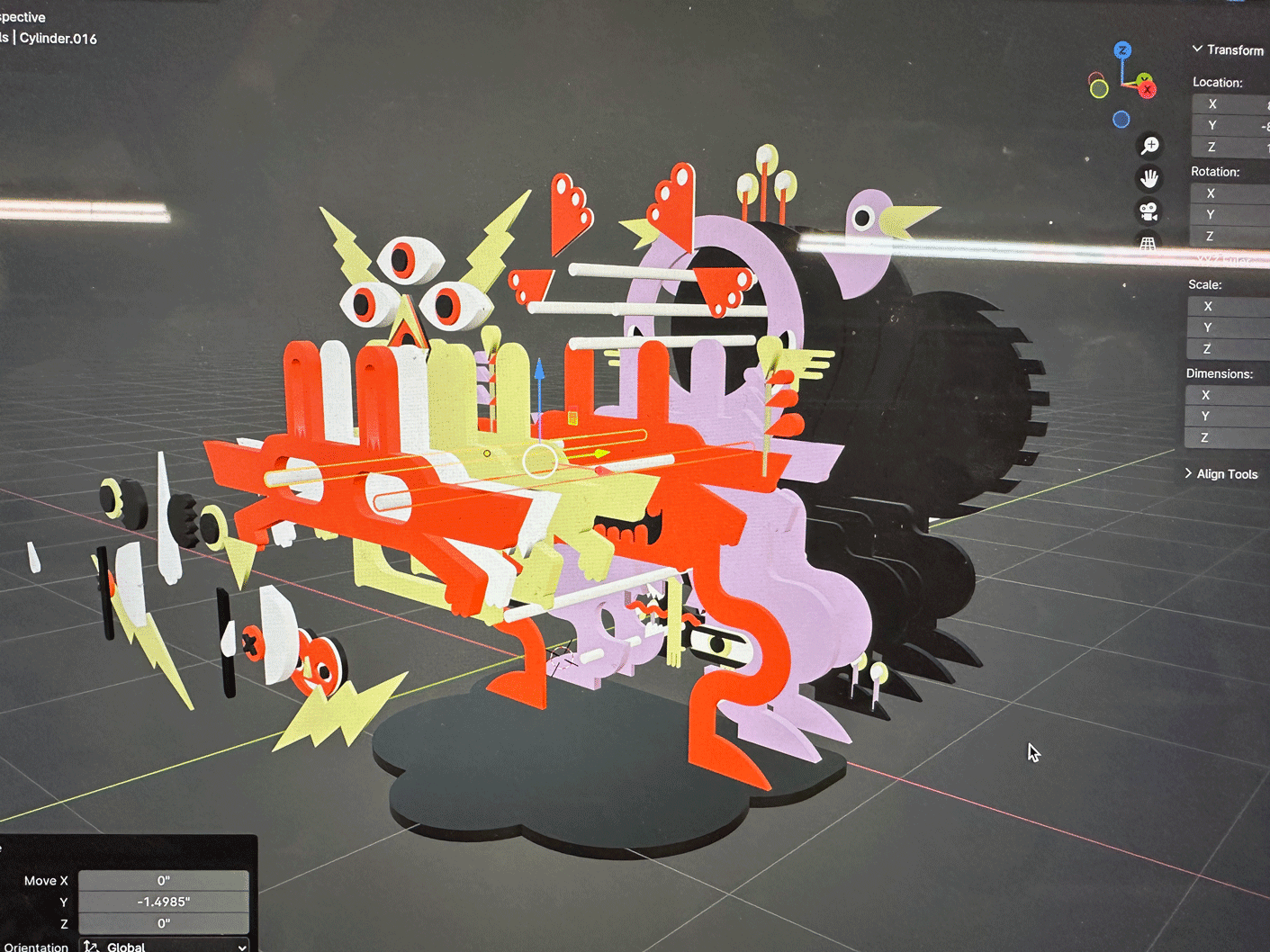Toggle the camera view icon
Image resolution: width=1270 pixels, height=952 pixels.
point(1148,211)
